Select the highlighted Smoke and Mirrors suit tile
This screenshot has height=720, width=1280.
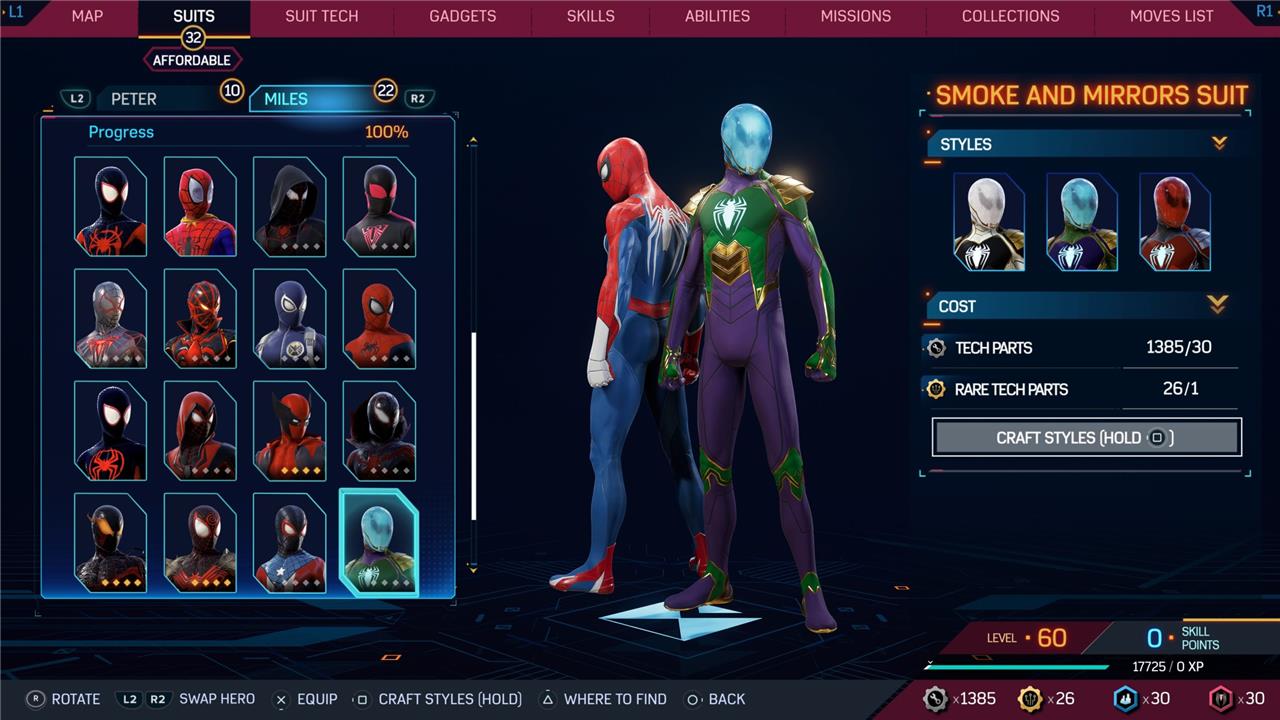click(378, 543)
